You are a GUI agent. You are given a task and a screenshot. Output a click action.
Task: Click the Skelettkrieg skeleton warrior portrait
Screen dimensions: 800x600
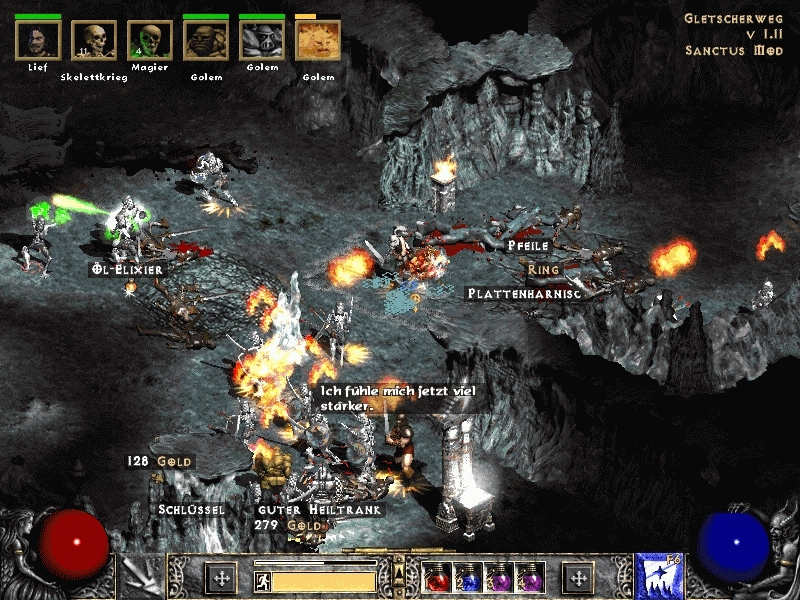point(94,41)
